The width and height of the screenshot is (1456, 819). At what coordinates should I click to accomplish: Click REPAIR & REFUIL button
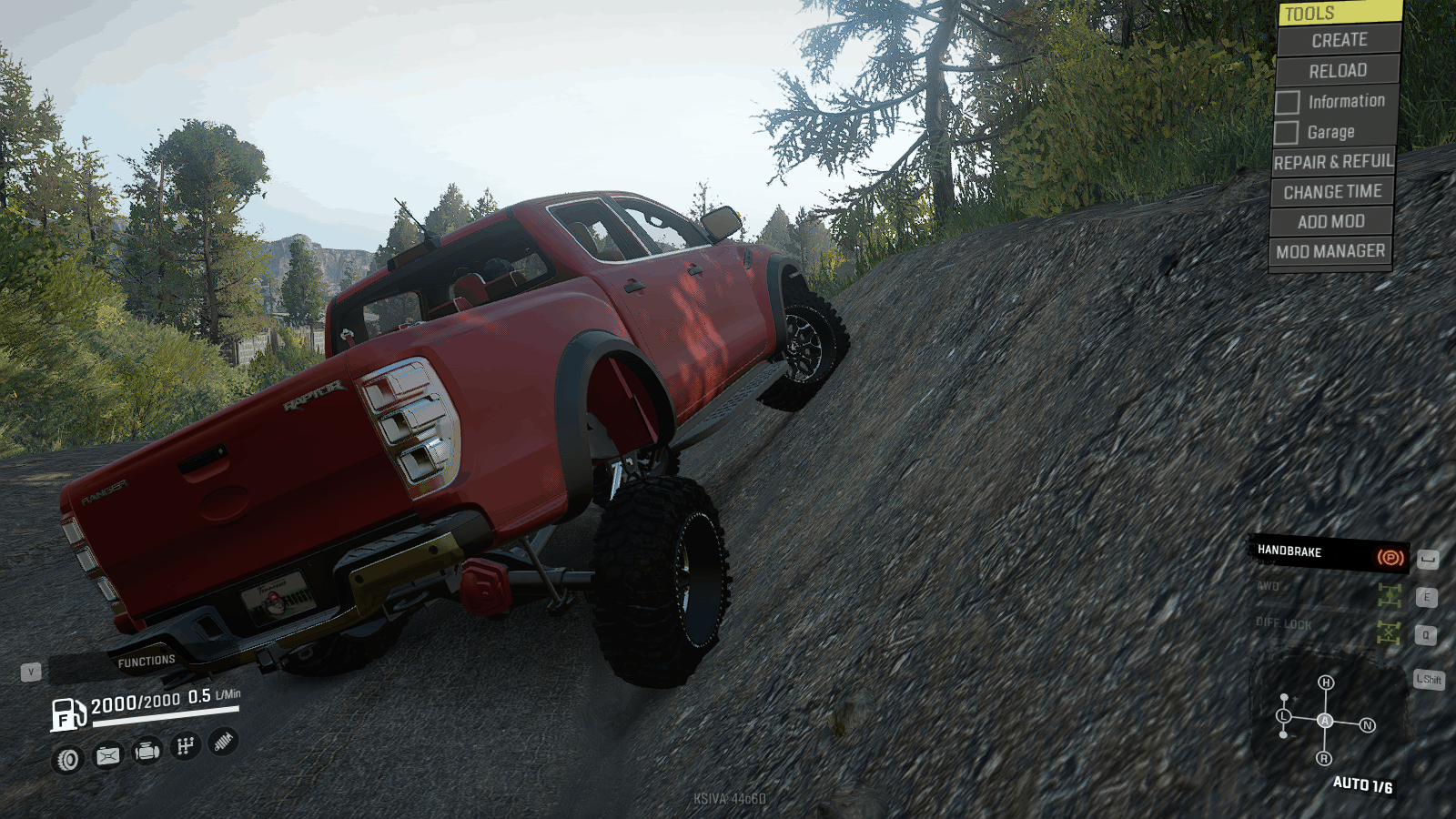[1333, 162]
